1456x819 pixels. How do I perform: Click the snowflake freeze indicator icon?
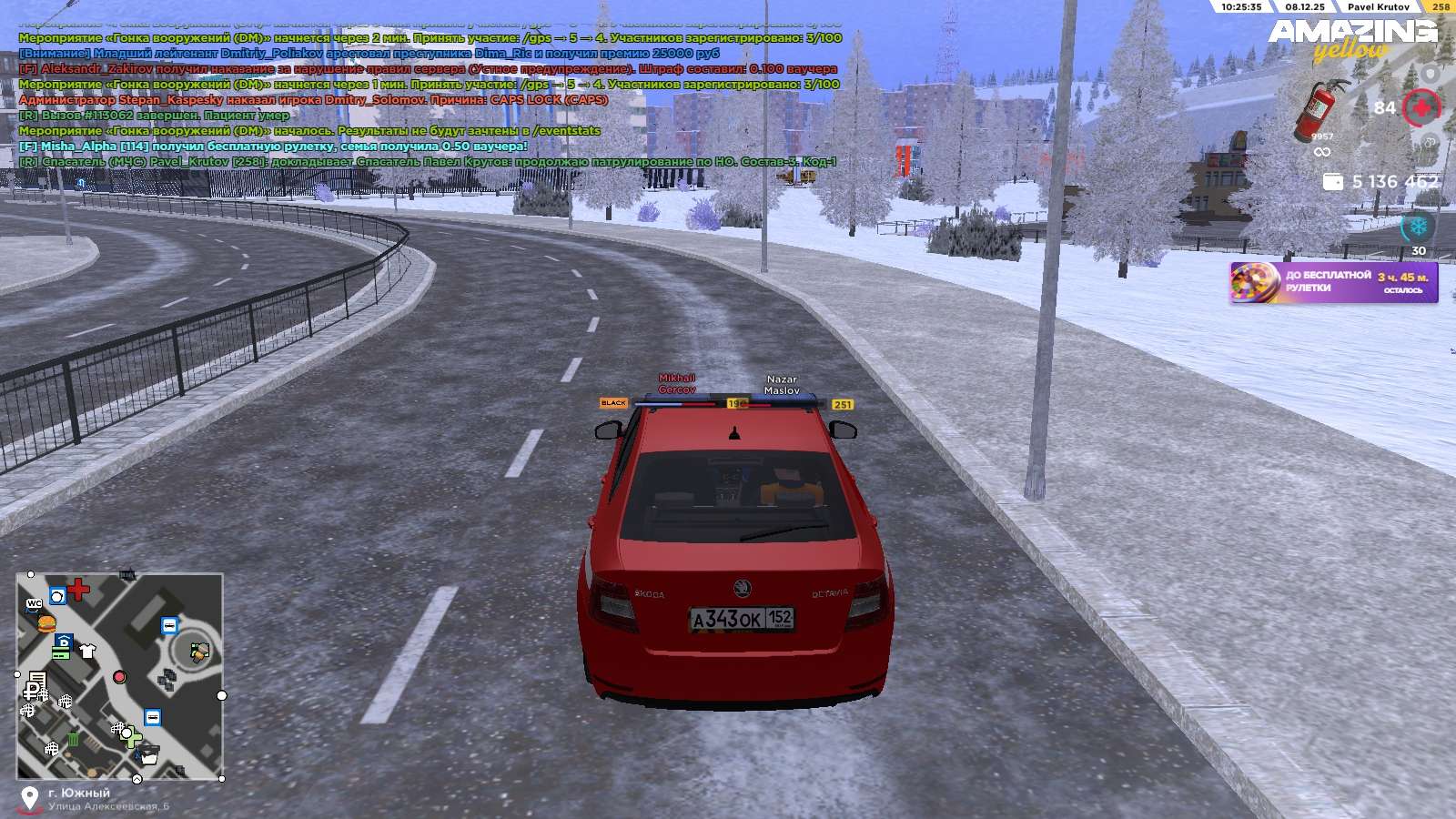tap(1418, 226)
